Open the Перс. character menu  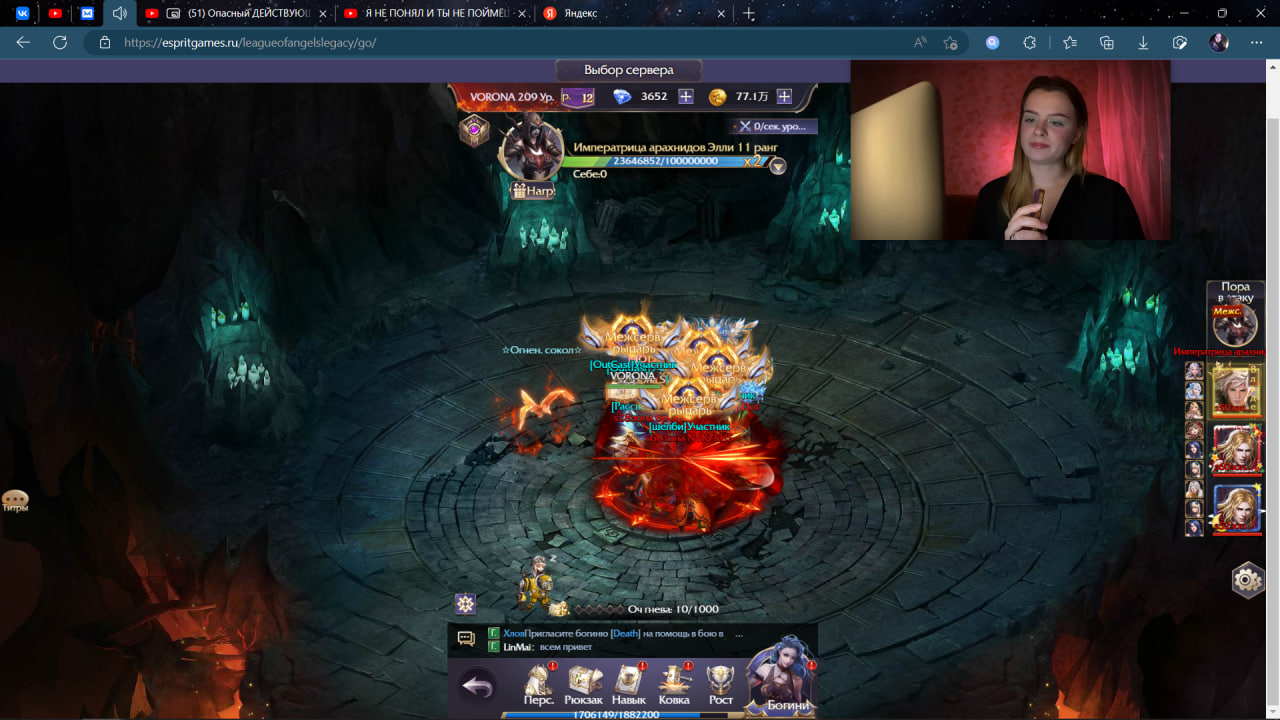[x=539, y=684]
